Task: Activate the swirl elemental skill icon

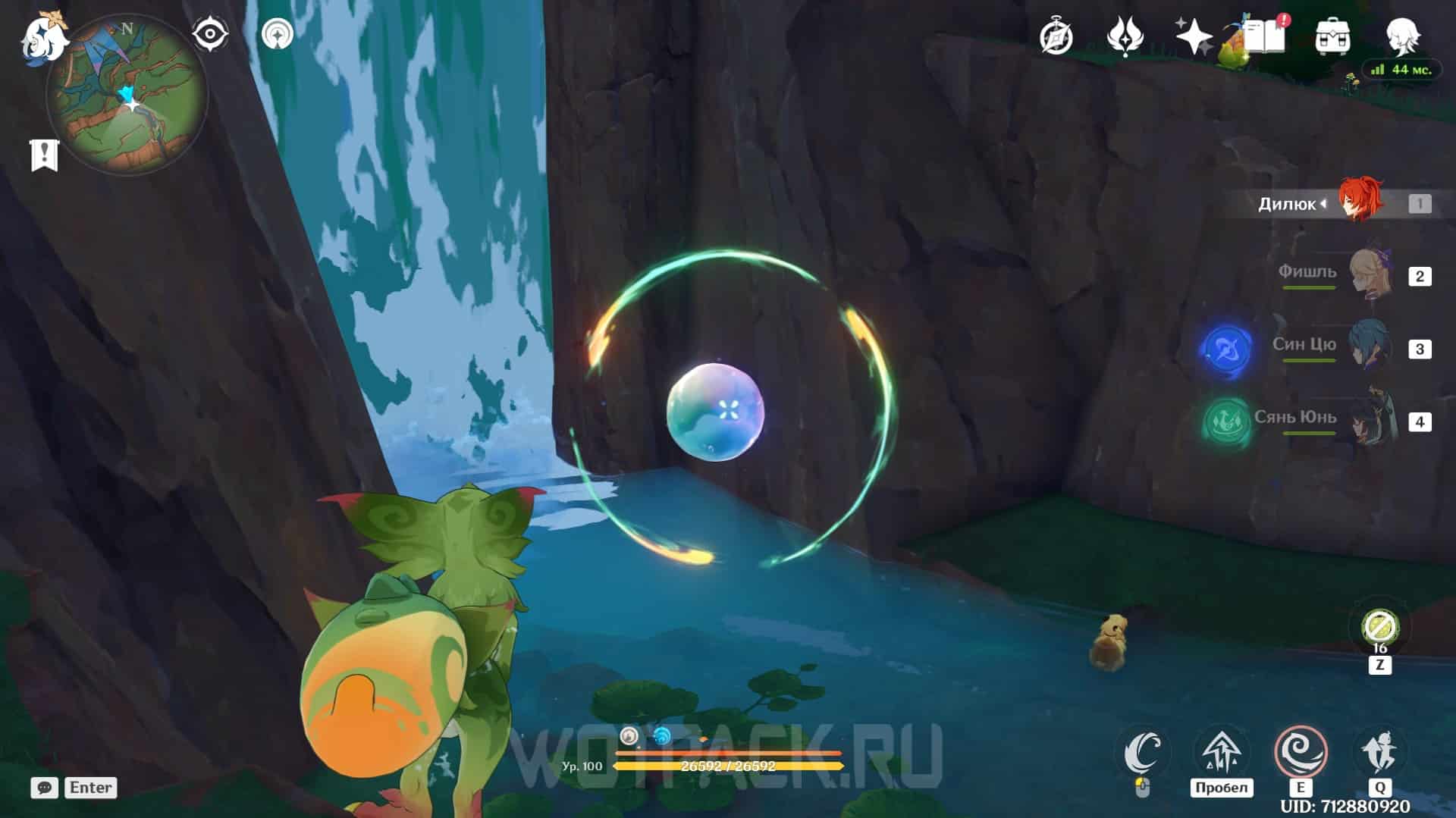Action: click(1301, 751)
